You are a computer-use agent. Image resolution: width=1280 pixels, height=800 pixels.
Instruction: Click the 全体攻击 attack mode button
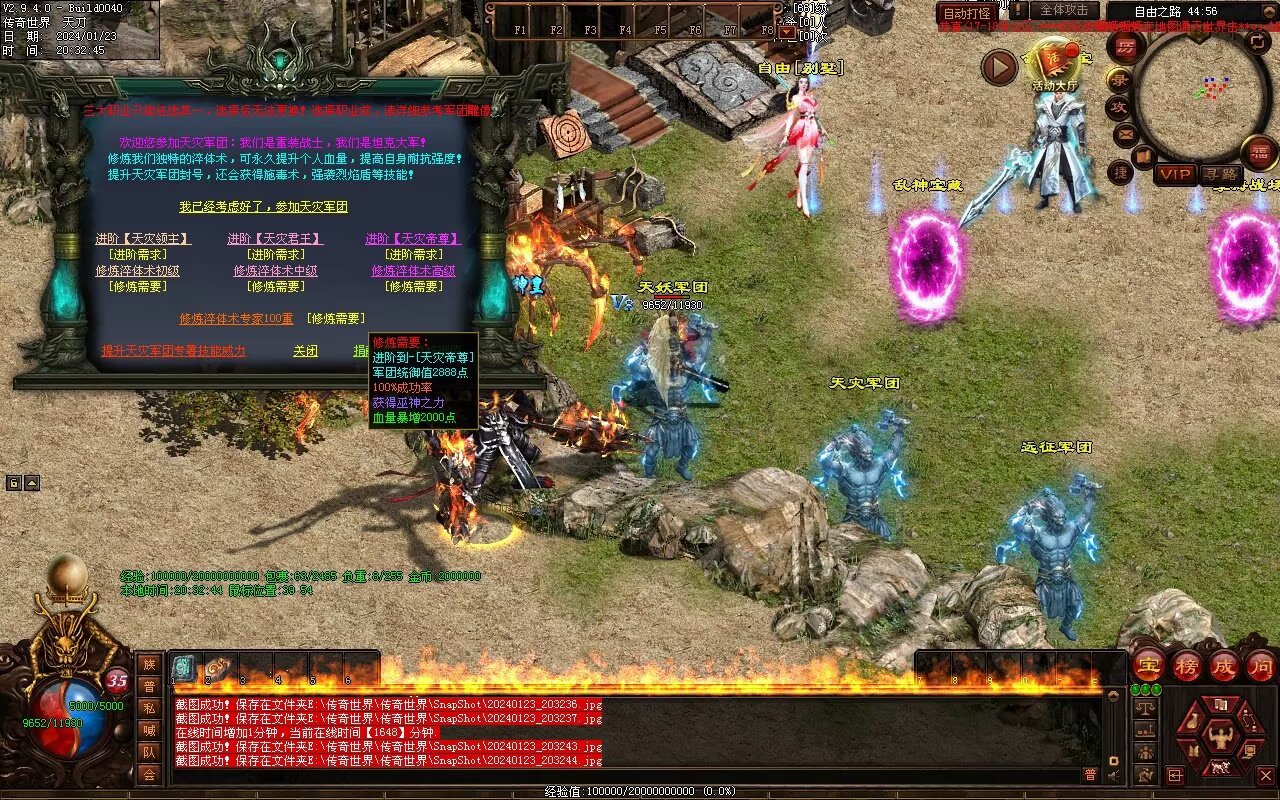1064,10
